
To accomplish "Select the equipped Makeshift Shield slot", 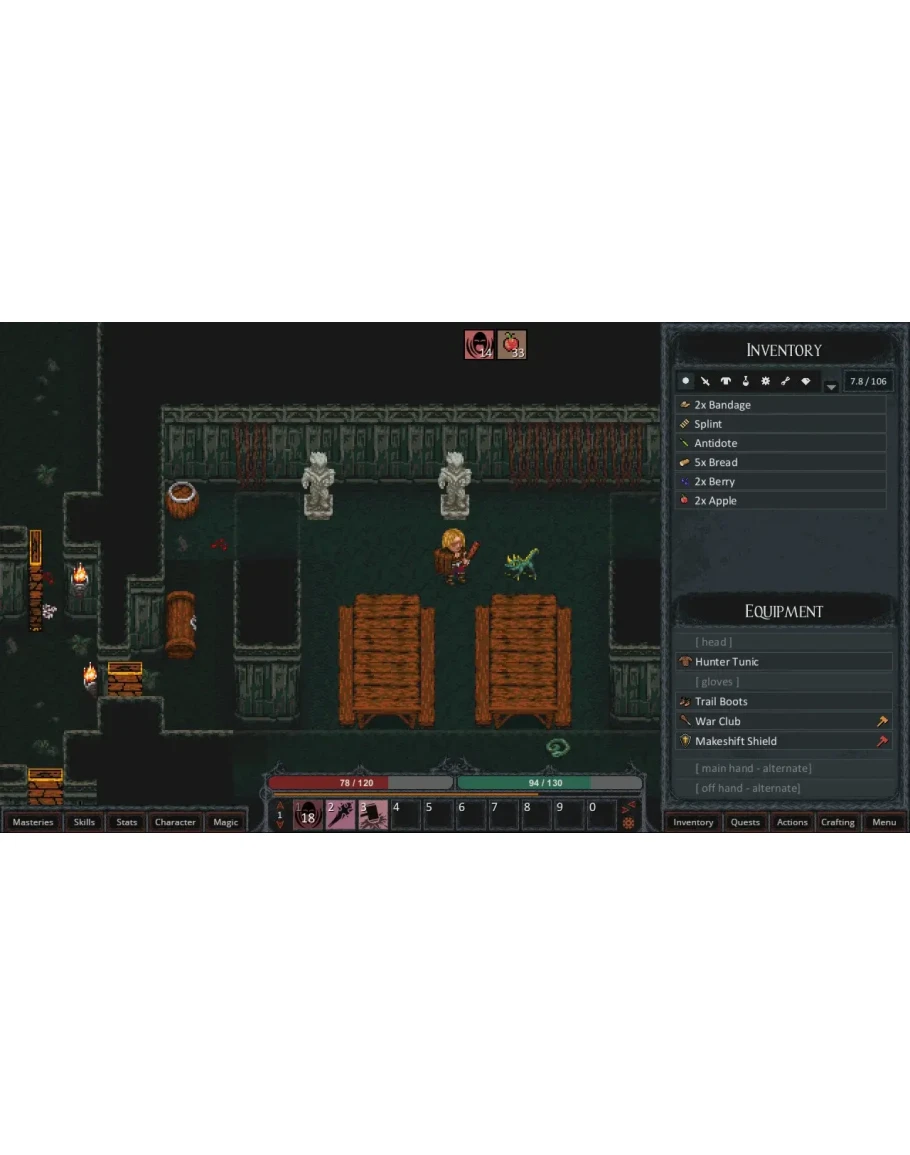I will point(782,741).
